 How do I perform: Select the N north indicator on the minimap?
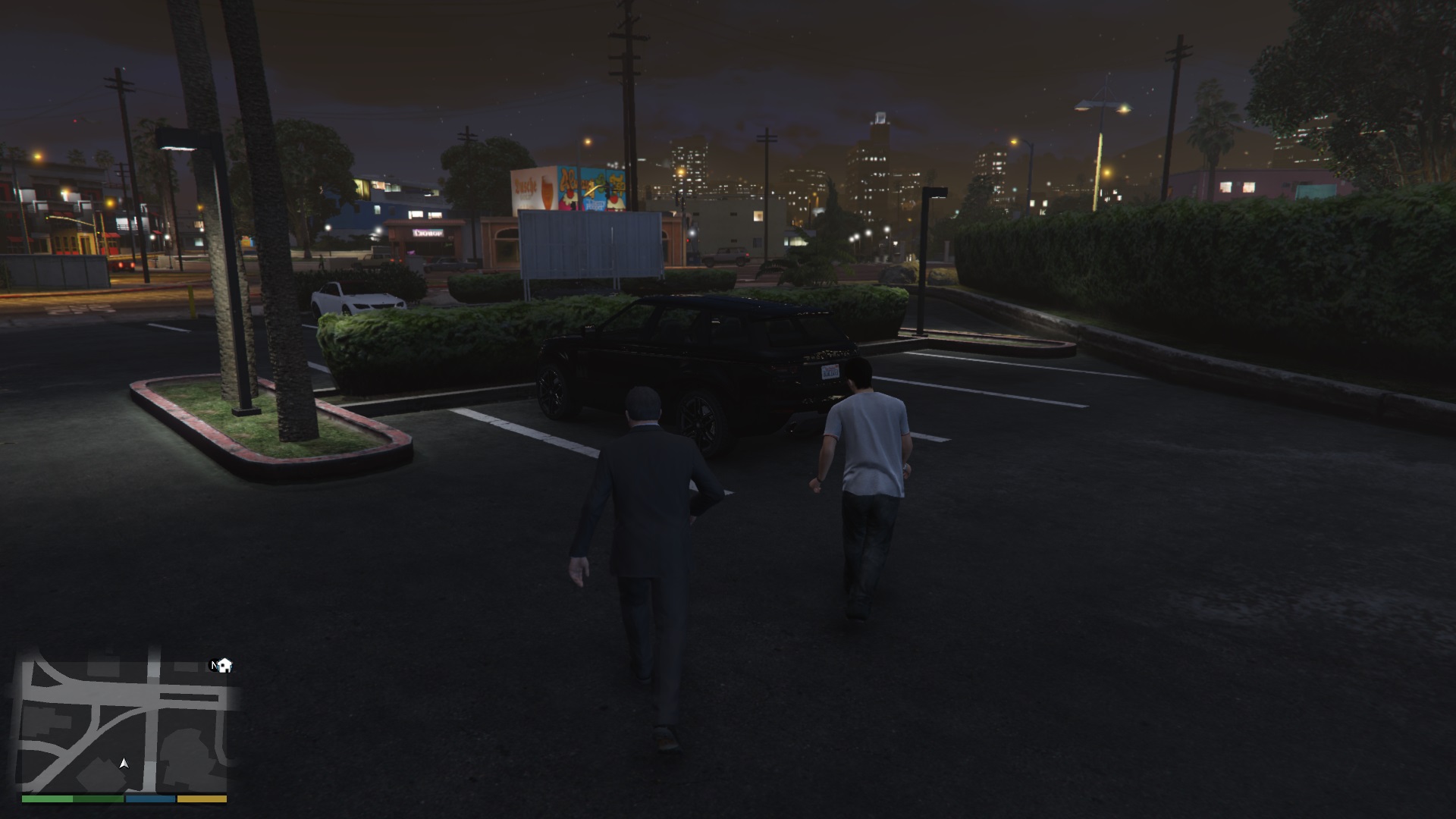(x=215, y=665)
